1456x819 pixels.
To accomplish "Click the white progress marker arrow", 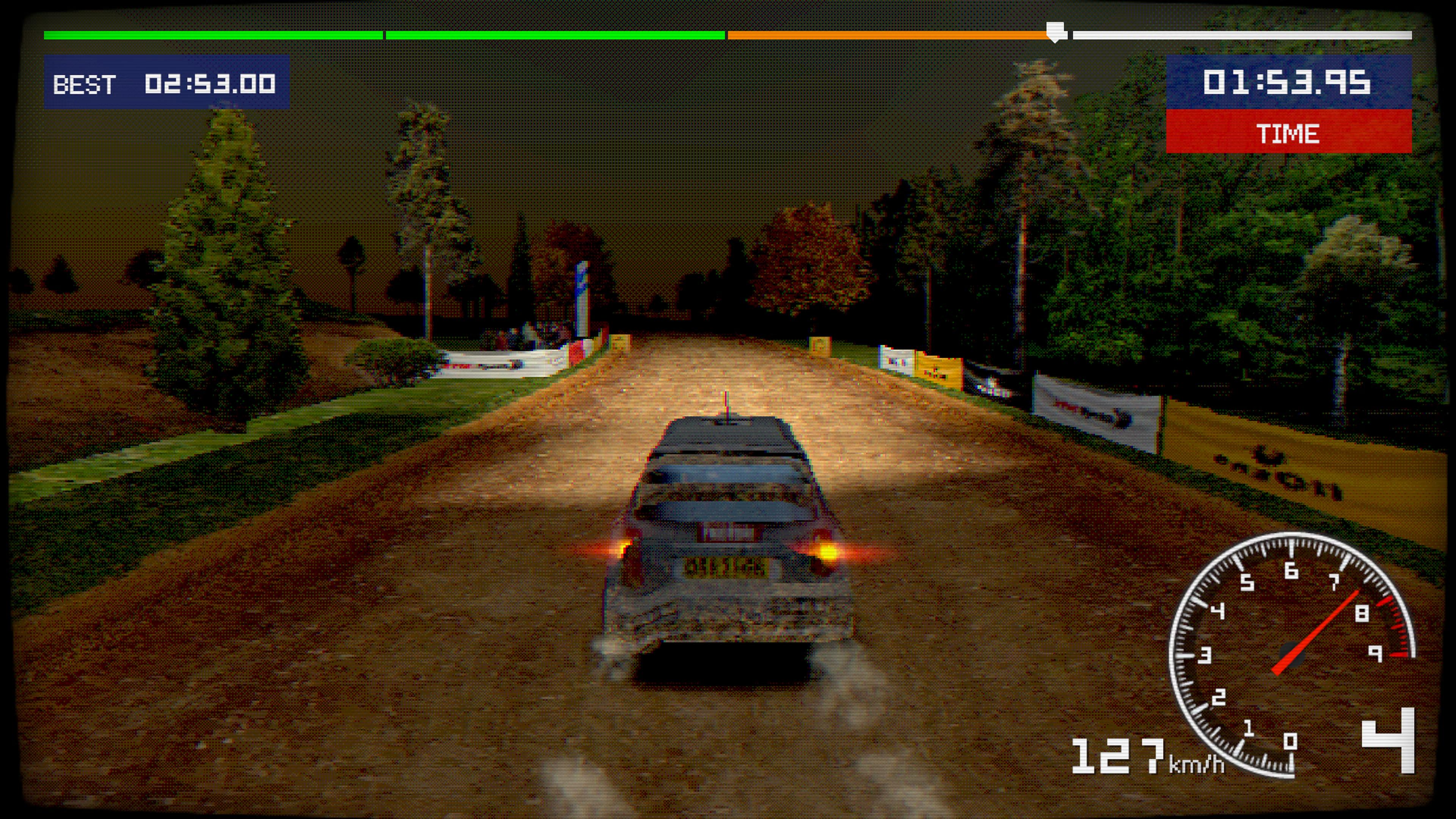I will (1055, 31).
